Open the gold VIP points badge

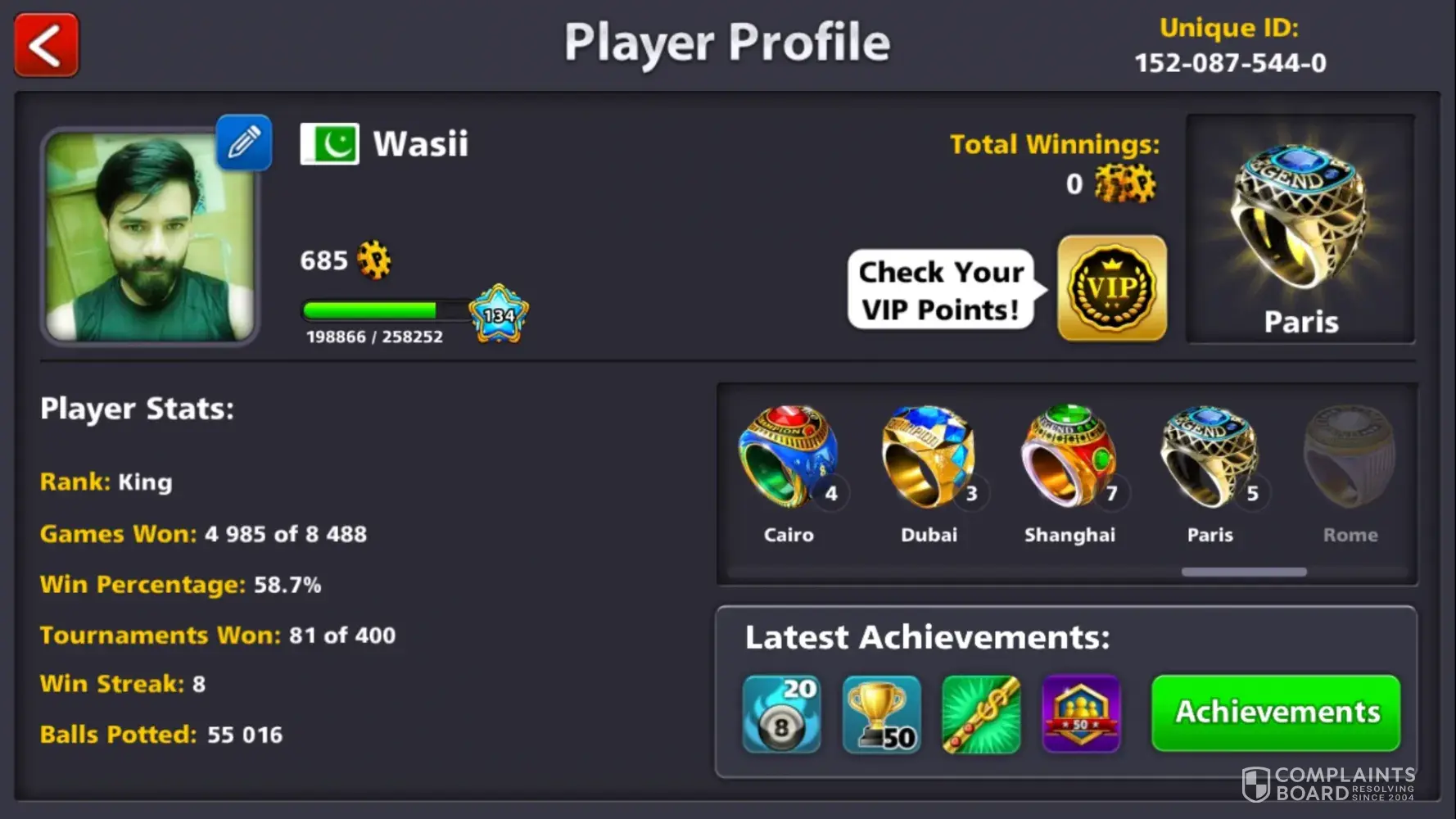pyautogui.click(x=1112, y=288)
